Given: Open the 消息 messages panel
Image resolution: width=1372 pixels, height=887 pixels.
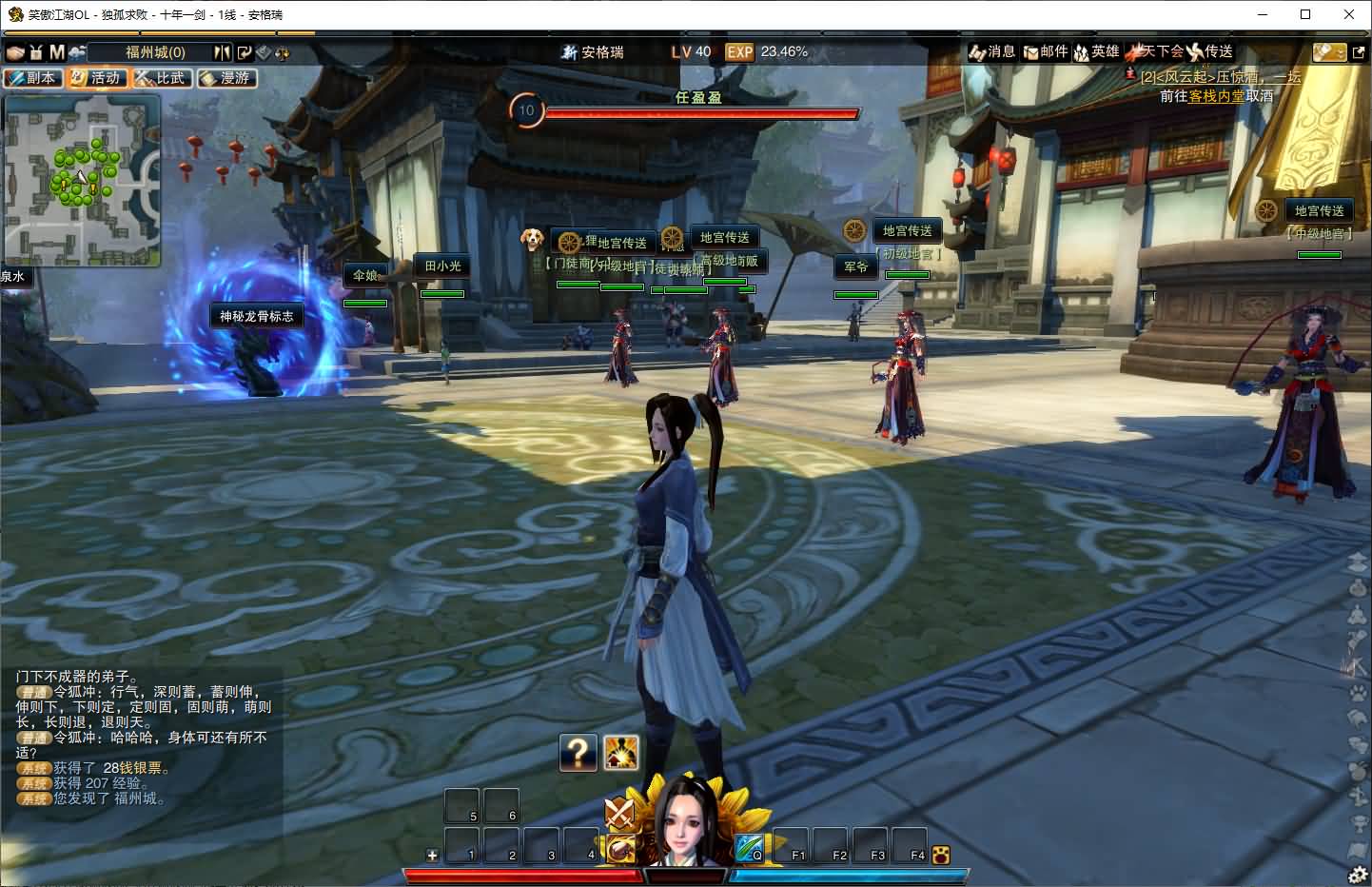Looking at the screenshot, I should click(992, 52).
